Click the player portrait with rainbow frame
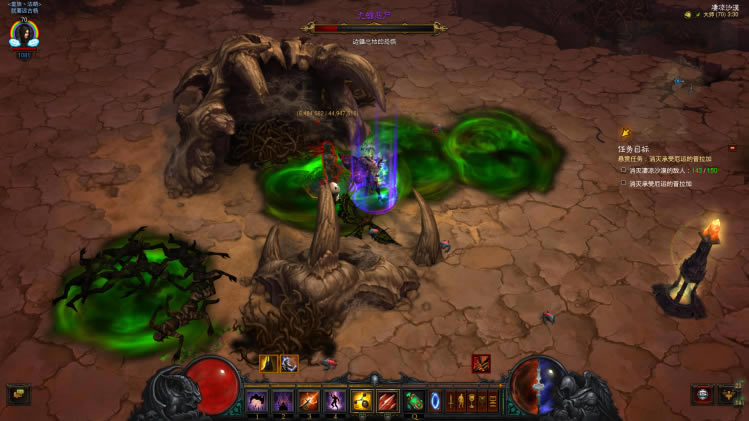Screen dimensions: 749x421 pyautogui.click(x=20, y=35)
